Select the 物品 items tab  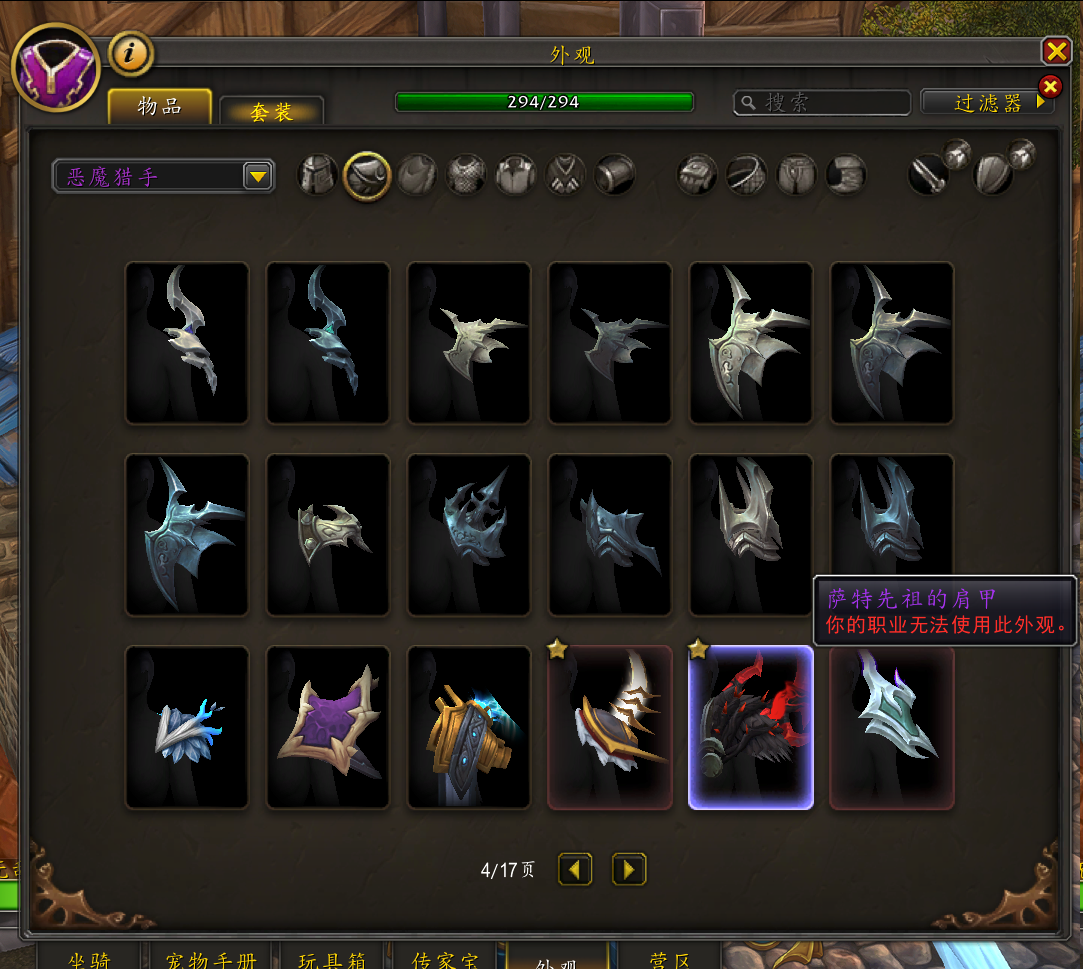(160, 107)
